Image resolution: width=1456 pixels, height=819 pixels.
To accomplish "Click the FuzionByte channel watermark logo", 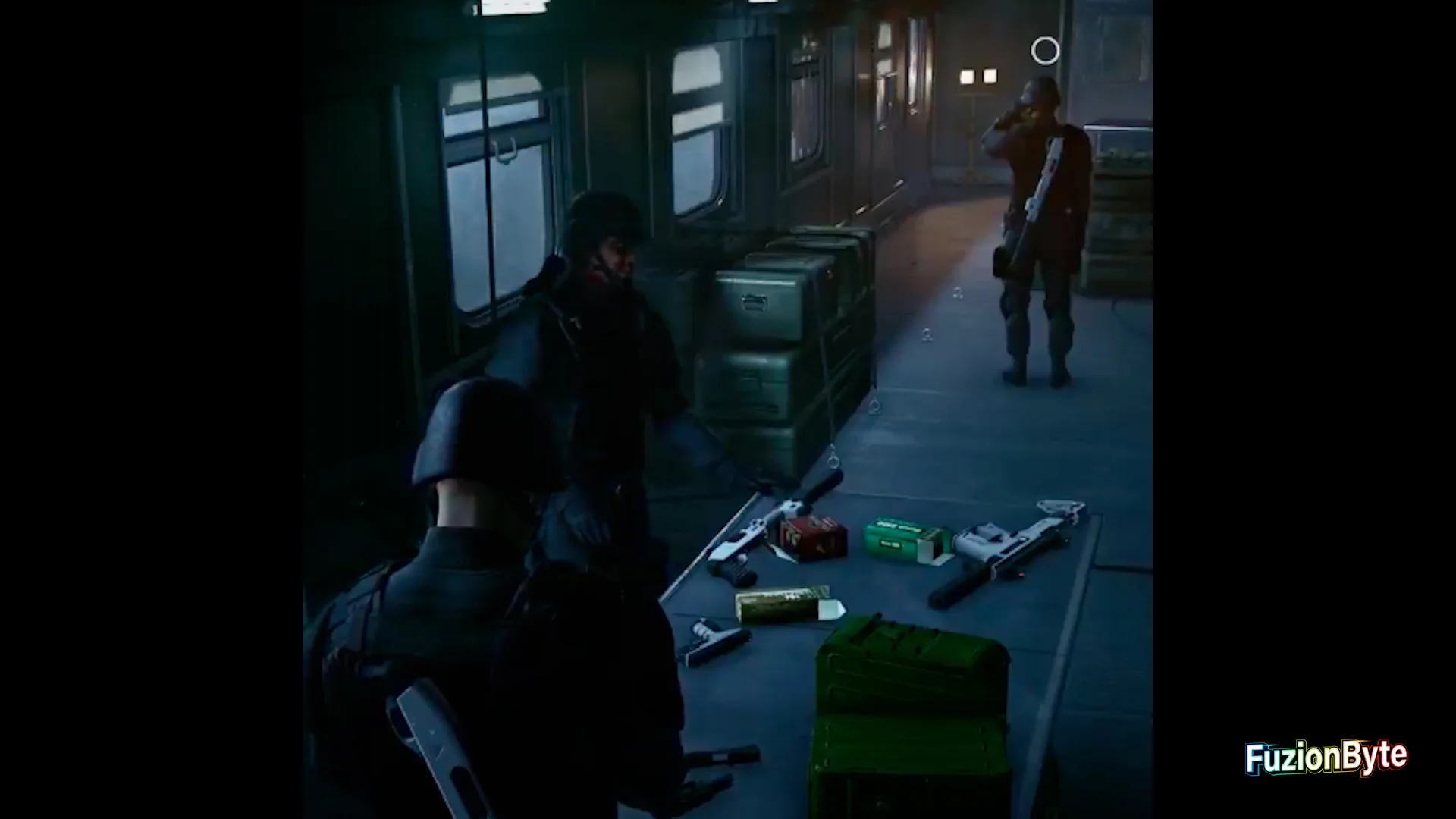I will tap(1326, 758).
